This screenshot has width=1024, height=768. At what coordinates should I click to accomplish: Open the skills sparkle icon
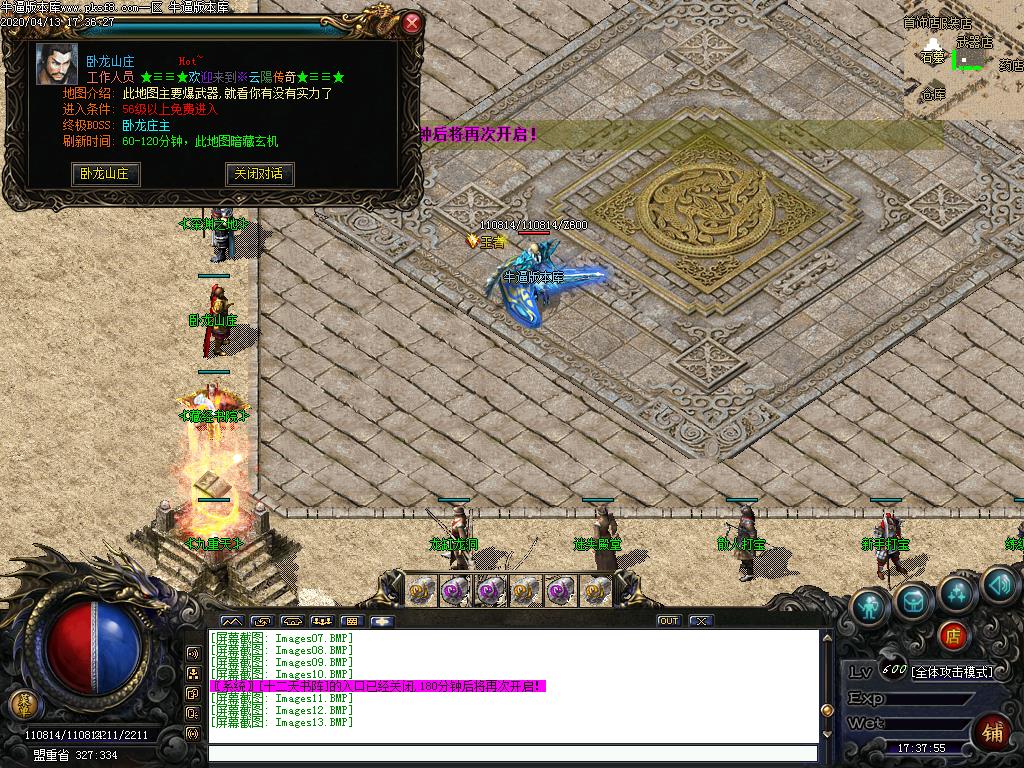[957, 592]
